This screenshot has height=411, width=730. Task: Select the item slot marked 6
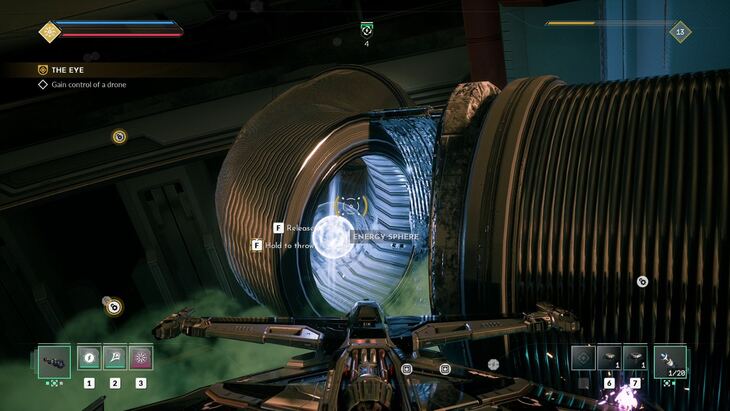click(x=609, y=357)
